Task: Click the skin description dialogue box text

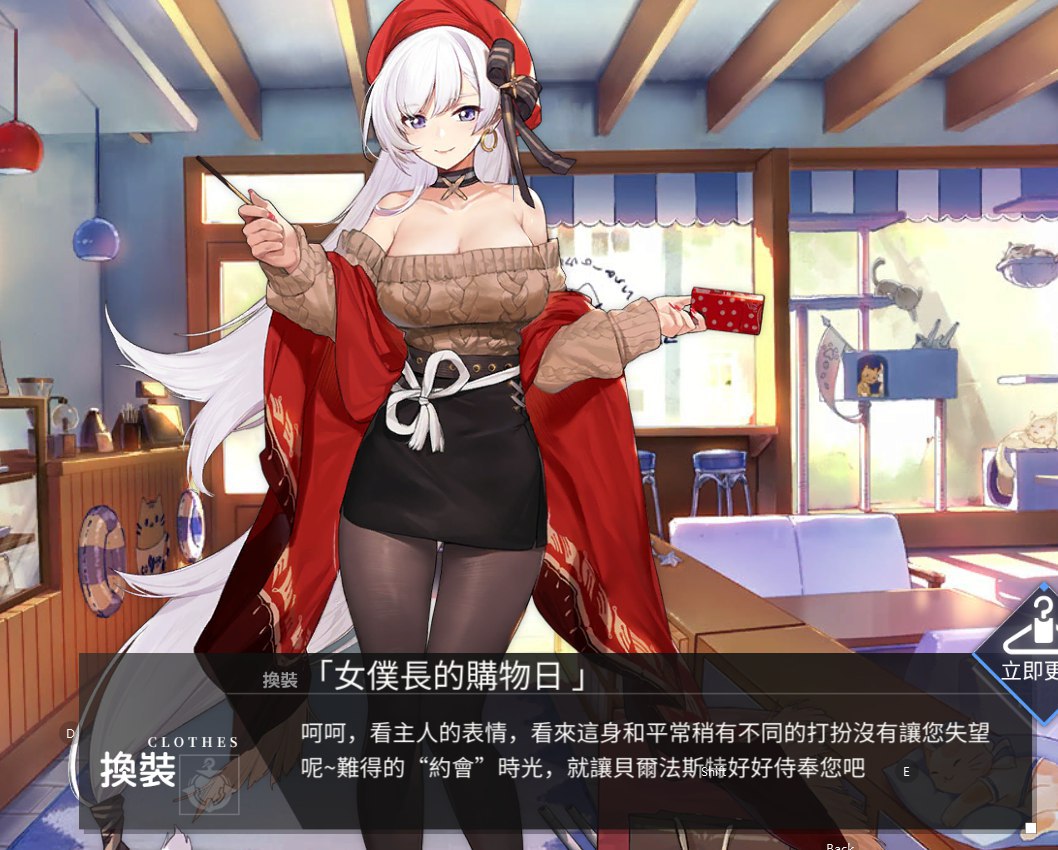Action: tap(645, 751)
